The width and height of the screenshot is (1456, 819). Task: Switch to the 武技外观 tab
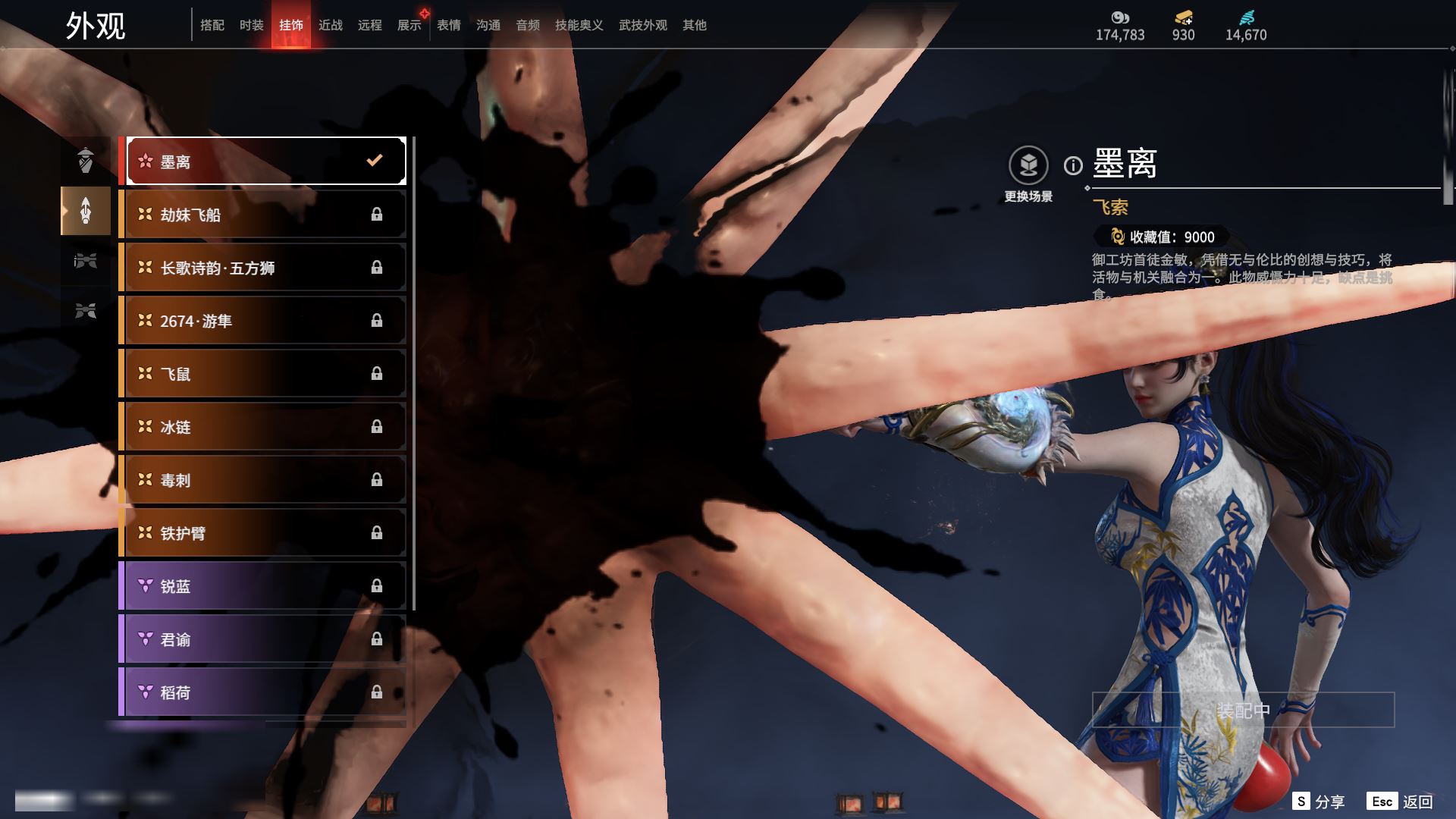pos(642,25)
